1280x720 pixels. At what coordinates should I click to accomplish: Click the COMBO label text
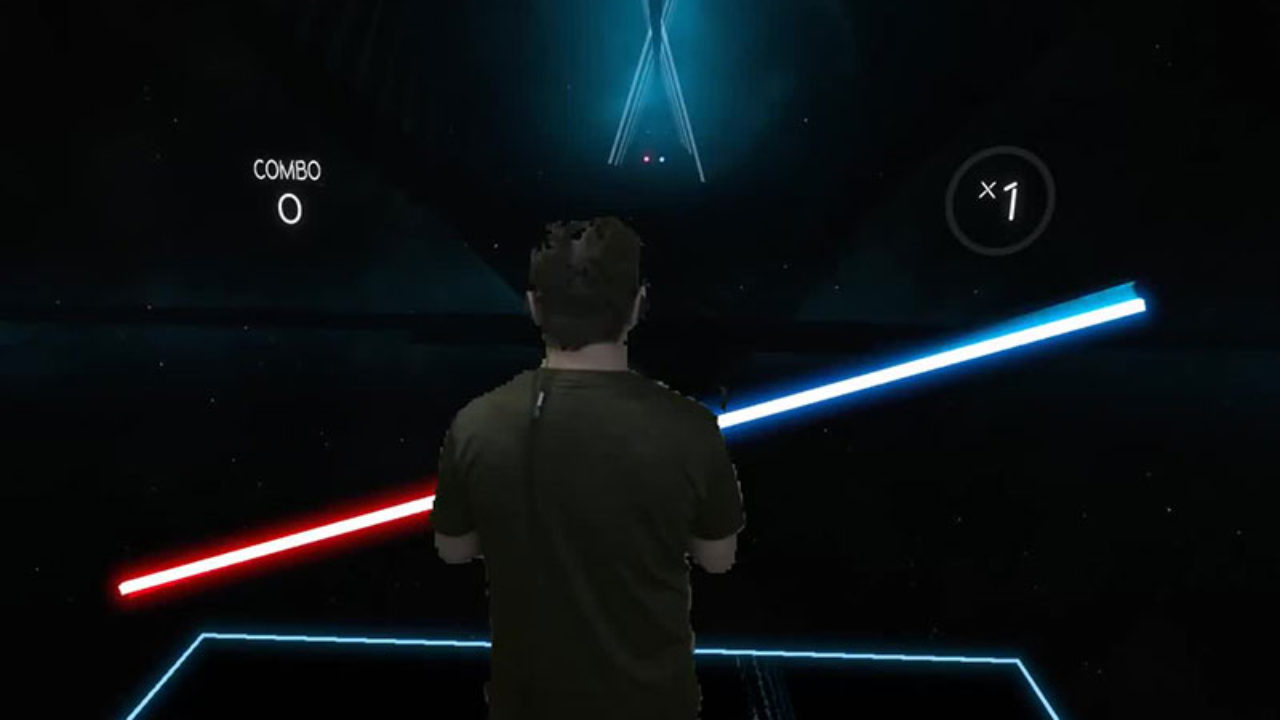coord(287,170)
